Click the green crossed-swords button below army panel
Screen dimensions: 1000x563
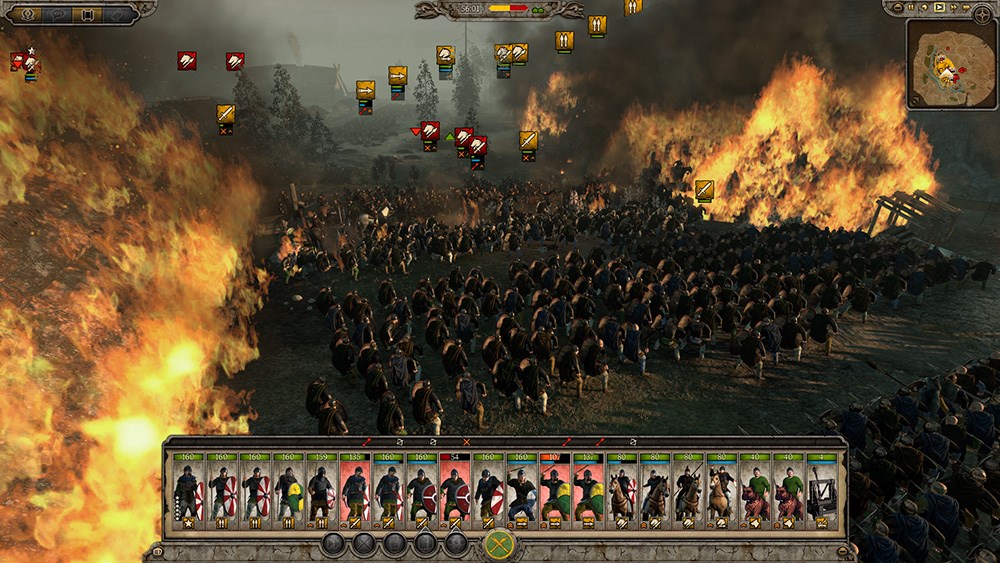pyautogui.click(x=499, y=545)
